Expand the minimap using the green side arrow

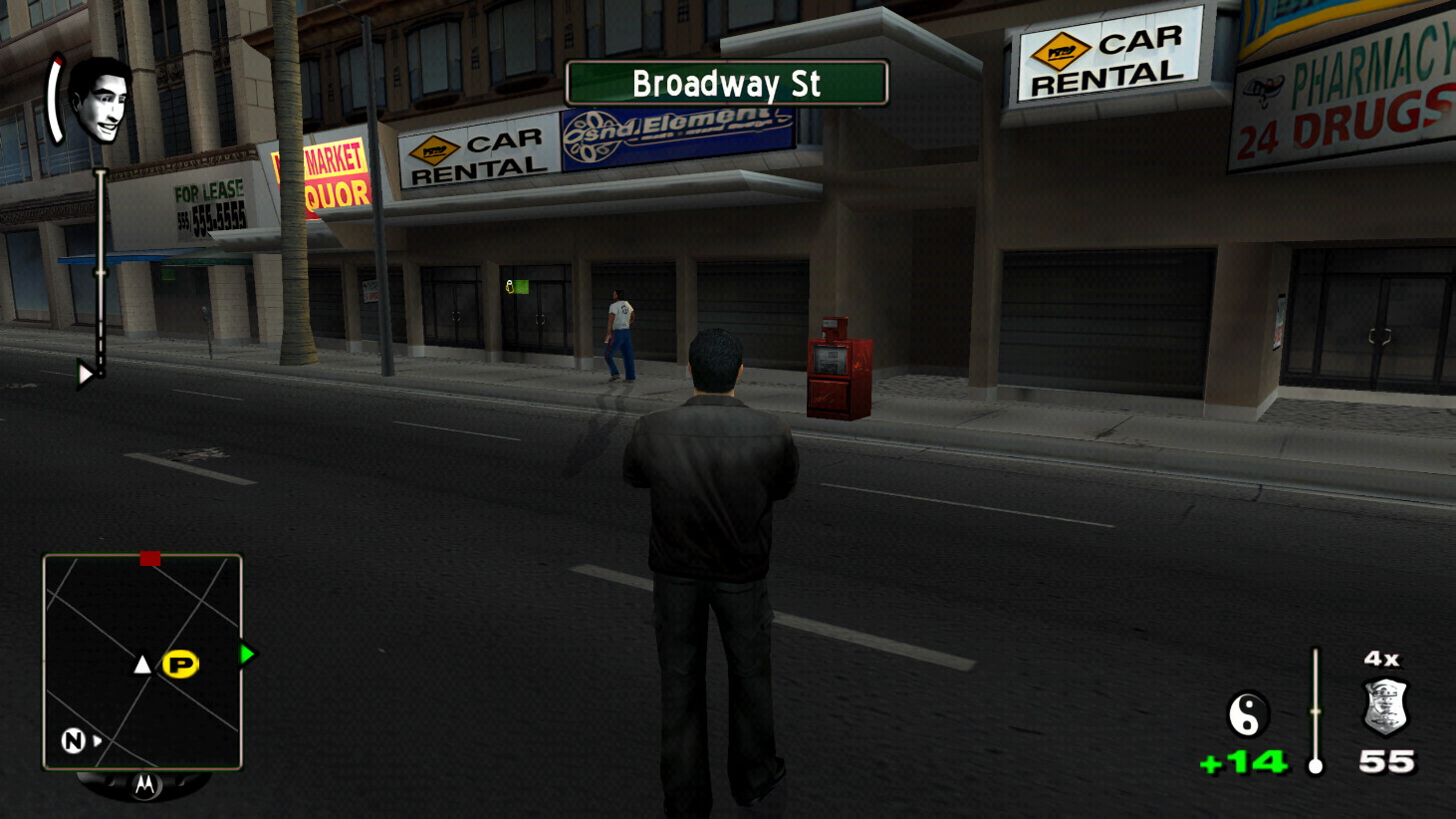(245, 655)
